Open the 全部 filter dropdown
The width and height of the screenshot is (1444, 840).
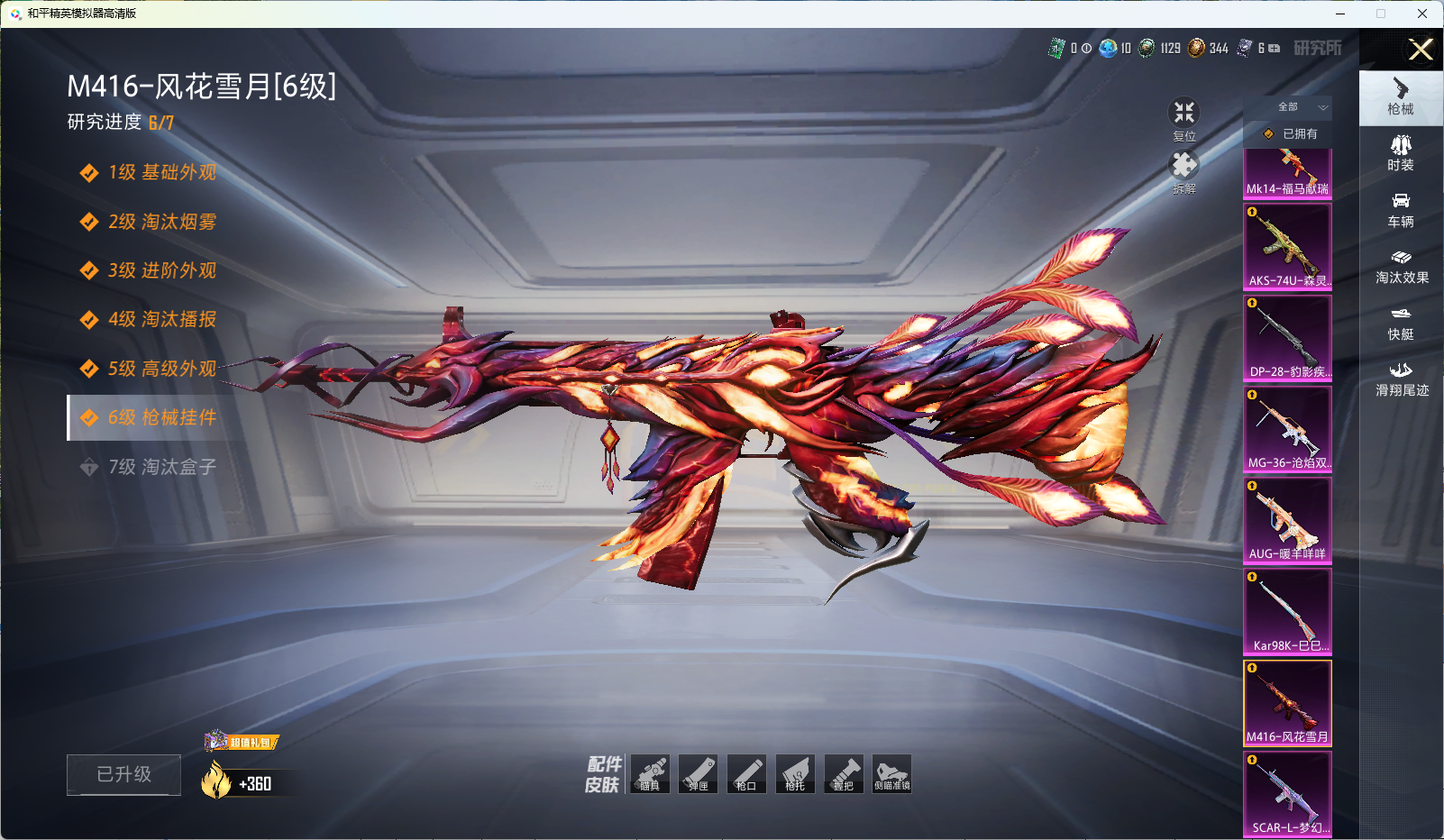coord(1289,107)
